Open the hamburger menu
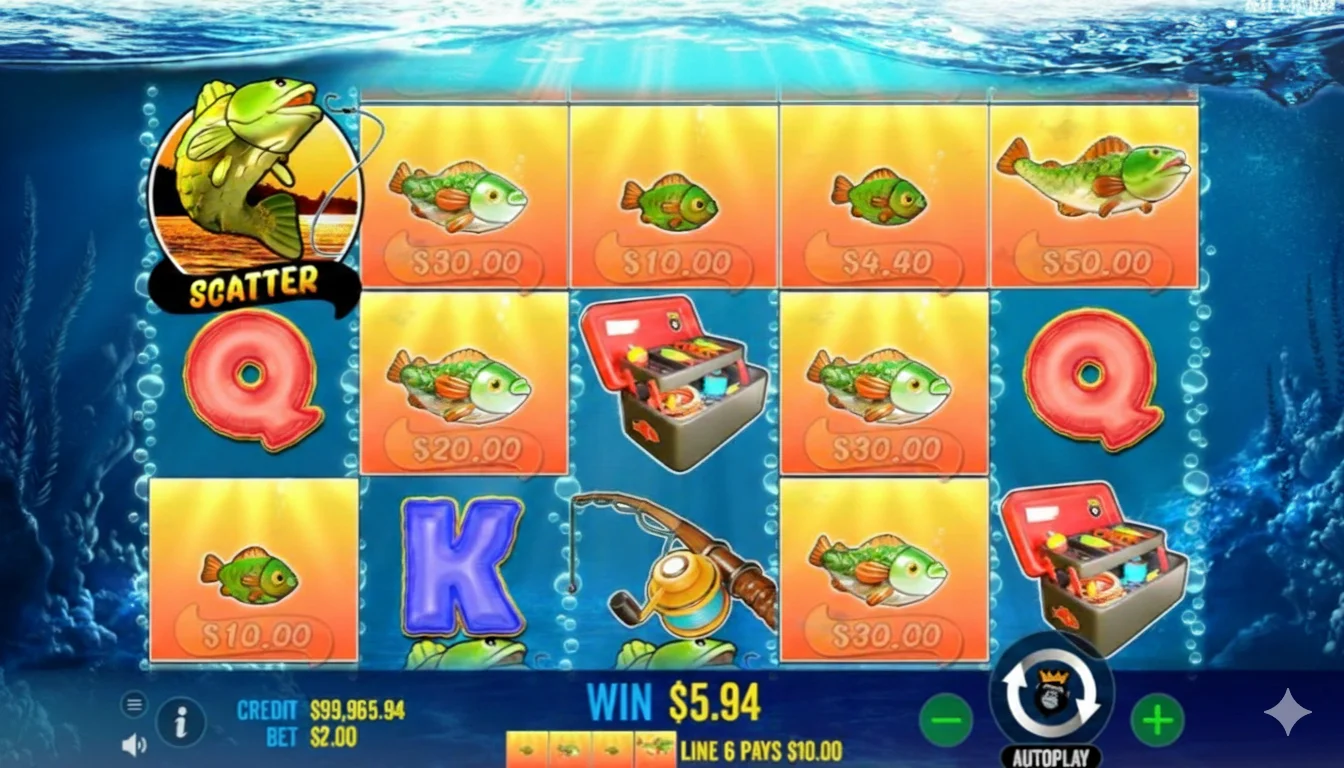Viewport: 1344px width, 768px height. click(x=135, y=703)
